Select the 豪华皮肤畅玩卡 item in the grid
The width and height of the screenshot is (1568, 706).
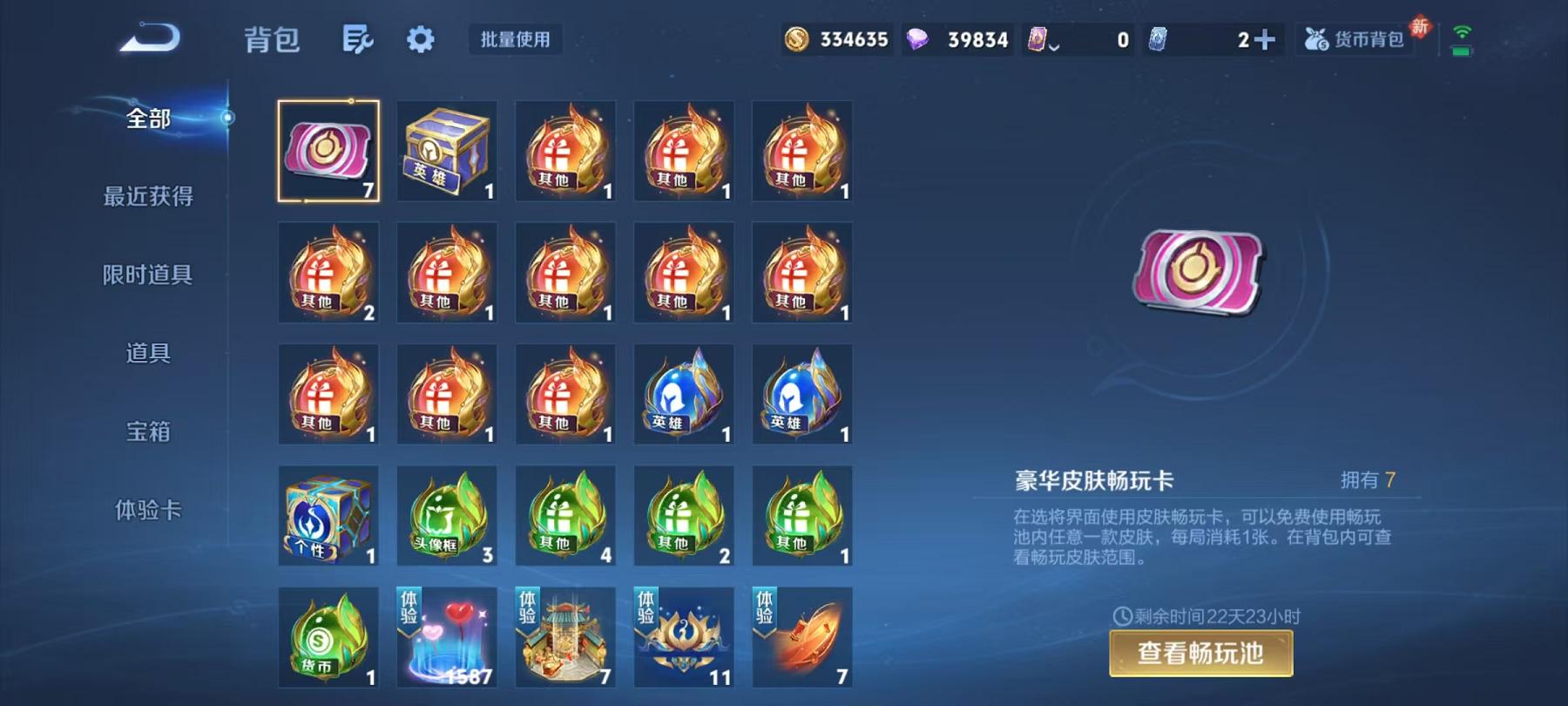[x=328, y=150]
